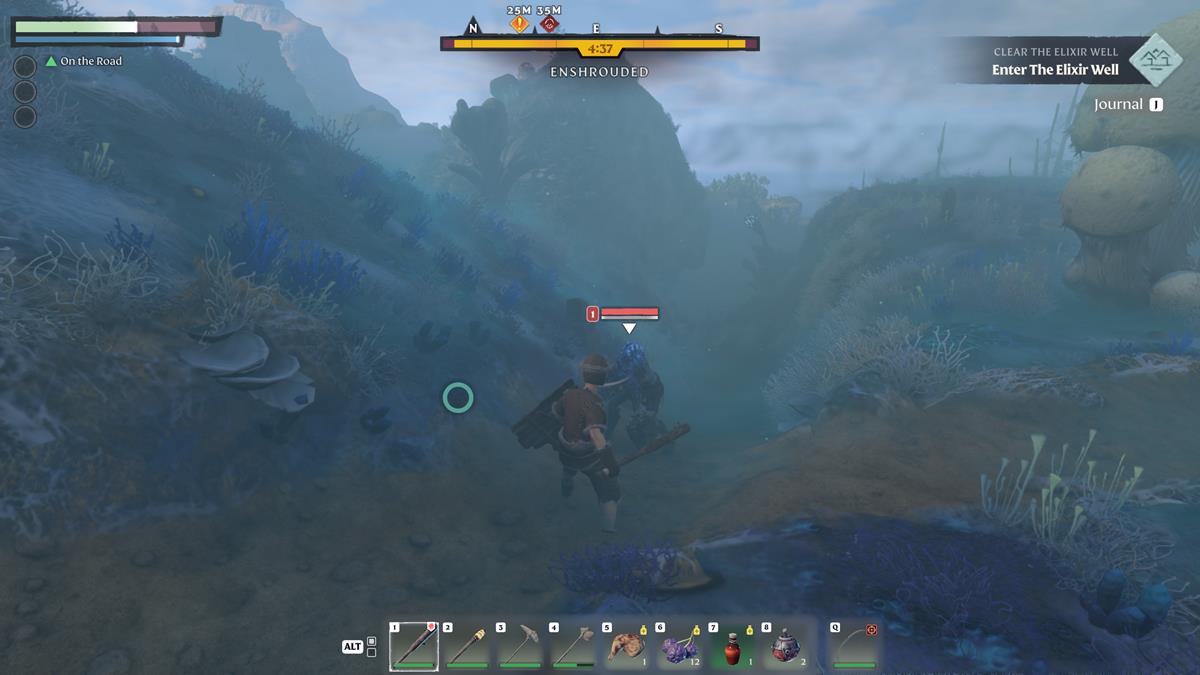Drink the red health potion

point(734,647)
